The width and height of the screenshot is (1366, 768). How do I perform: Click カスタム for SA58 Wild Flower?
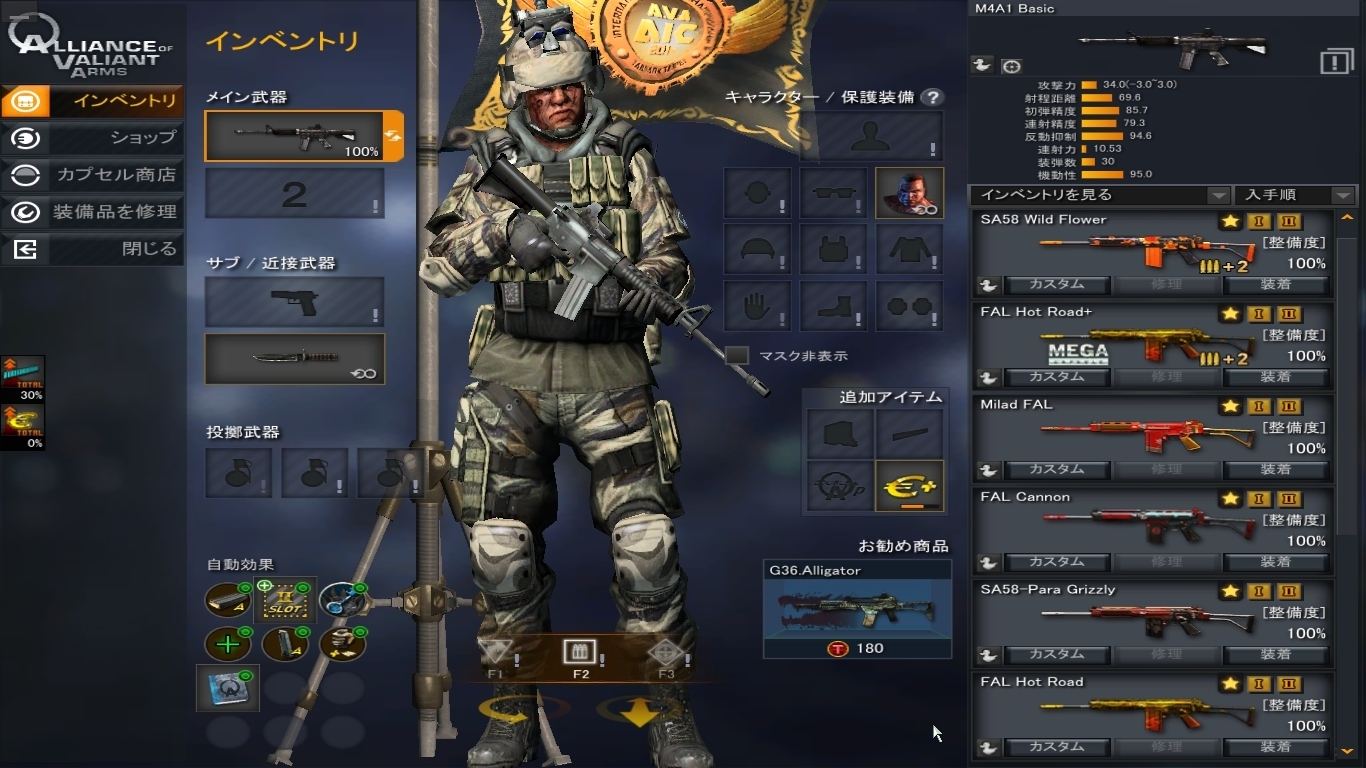[x=1056, y=284]
